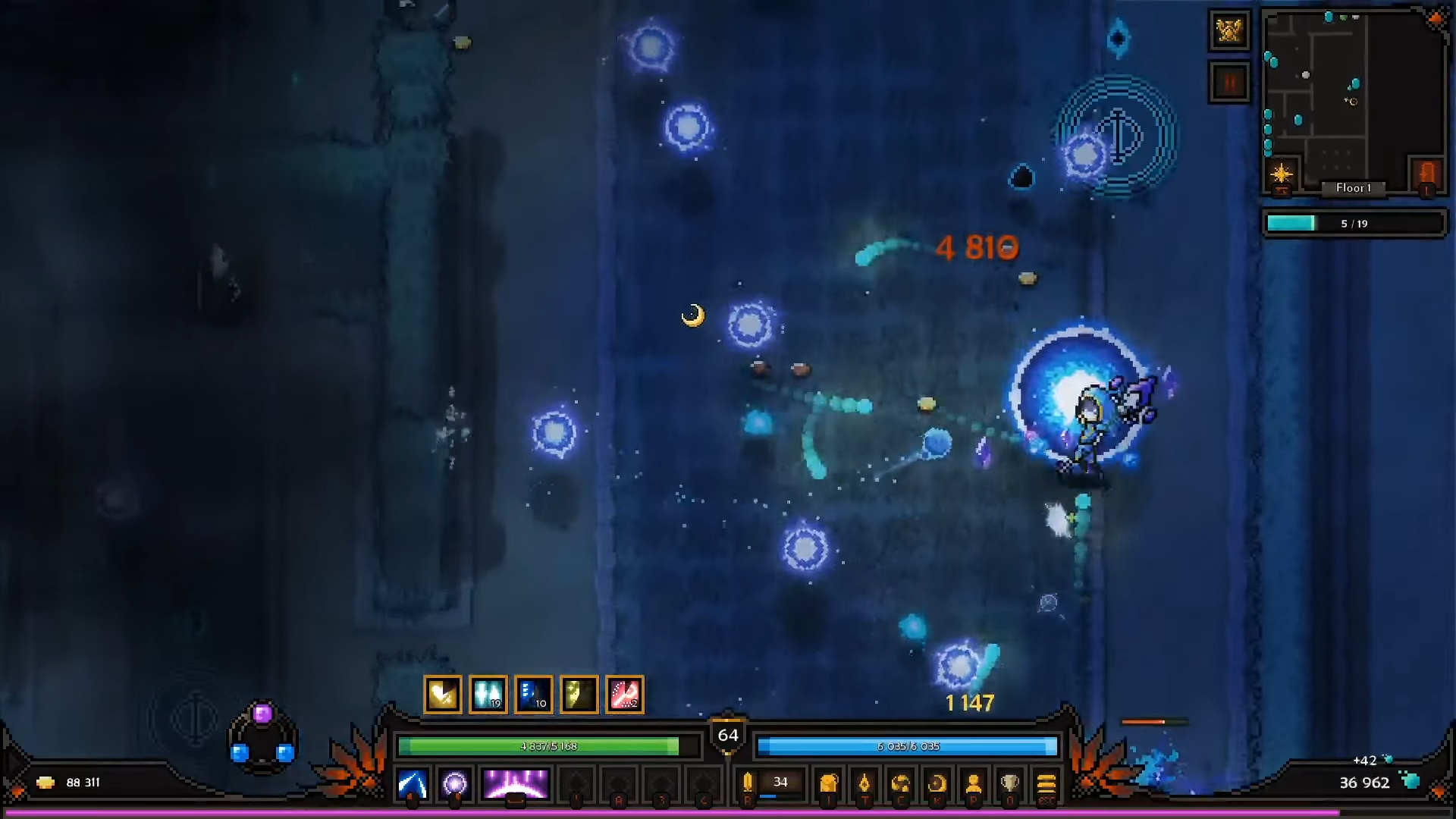Activate the blue lightning slash skill
Viewport: 1456px width, 819px height.
click(x=413, y=784)
